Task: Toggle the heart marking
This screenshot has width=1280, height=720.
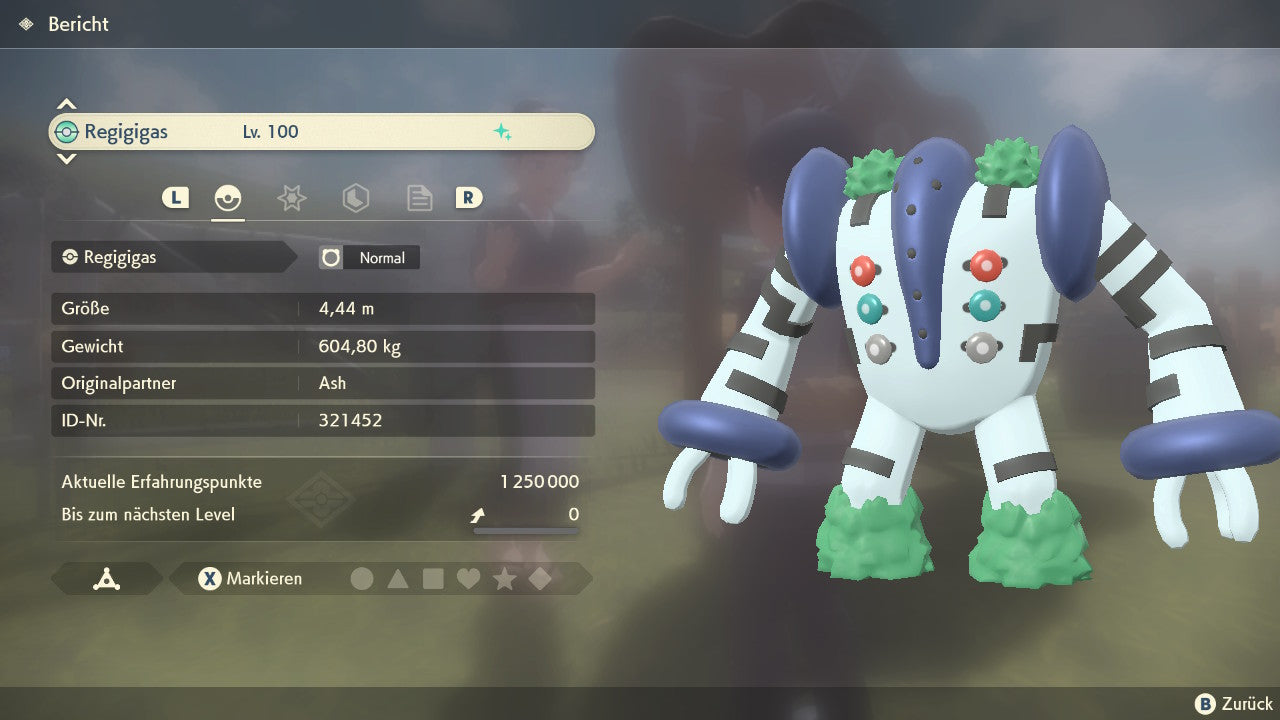Action: pos(469,579)
